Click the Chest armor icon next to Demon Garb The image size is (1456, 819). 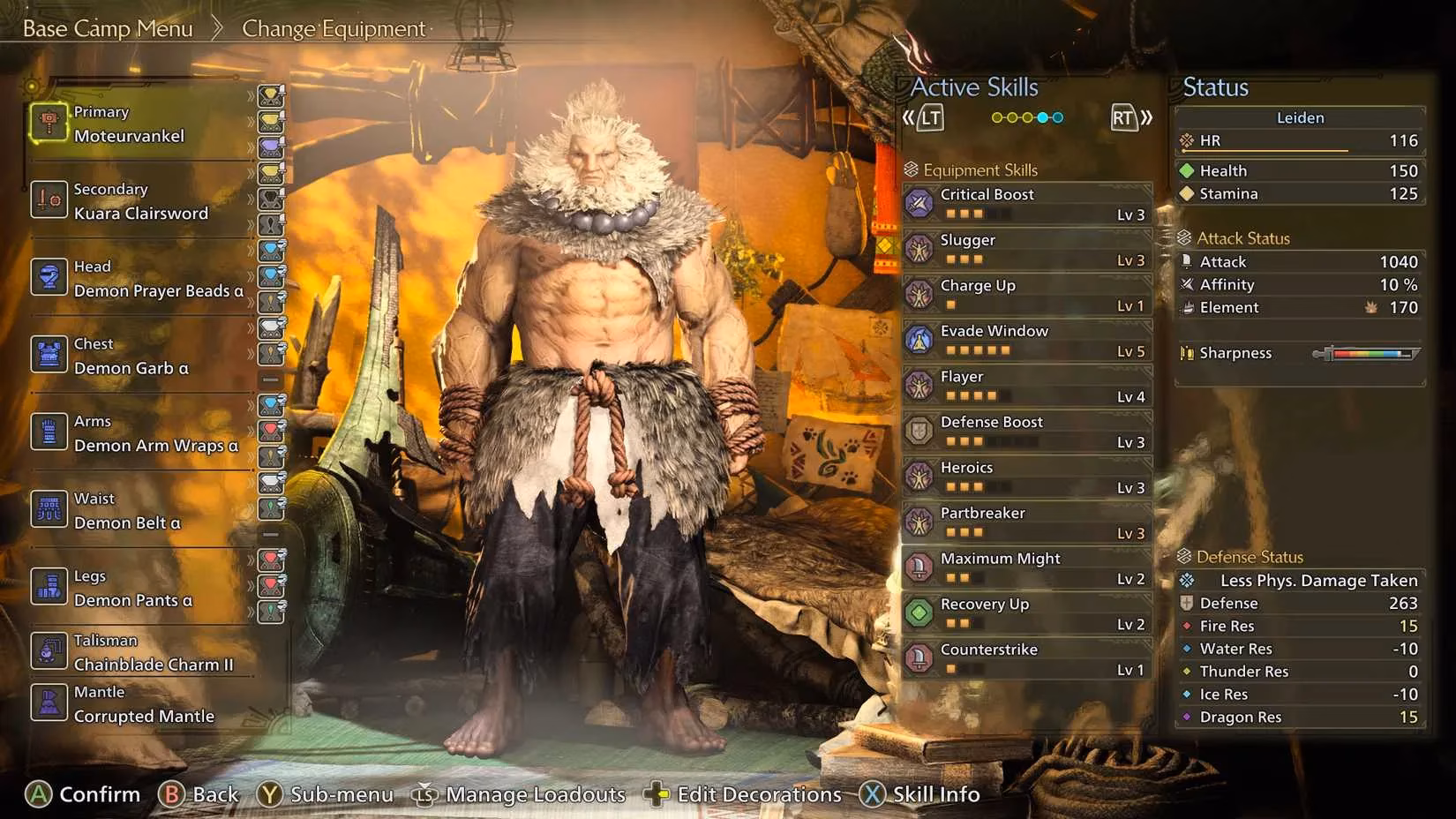[x=49, y=355]
